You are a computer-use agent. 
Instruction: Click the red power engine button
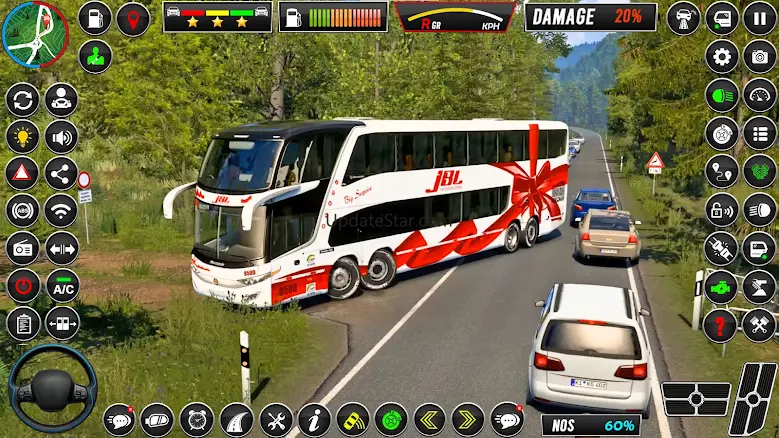point(22,286)
